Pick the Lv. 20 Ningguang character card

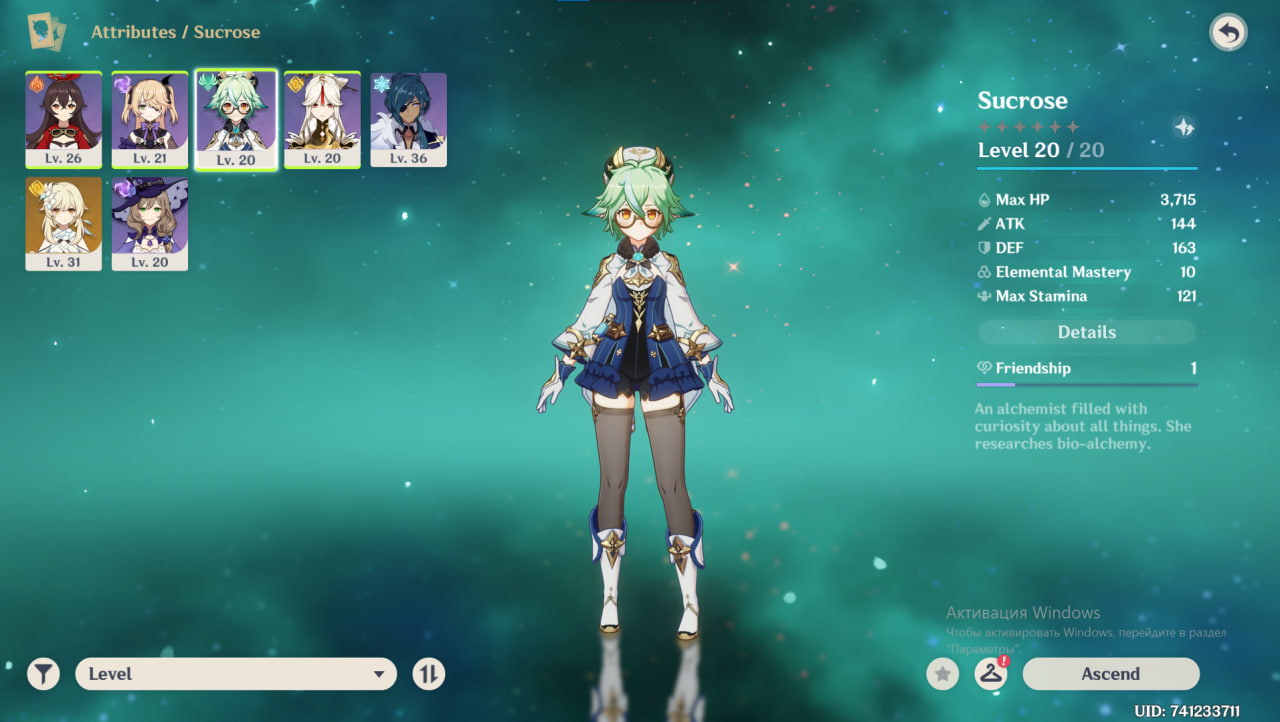click(322, 119)
